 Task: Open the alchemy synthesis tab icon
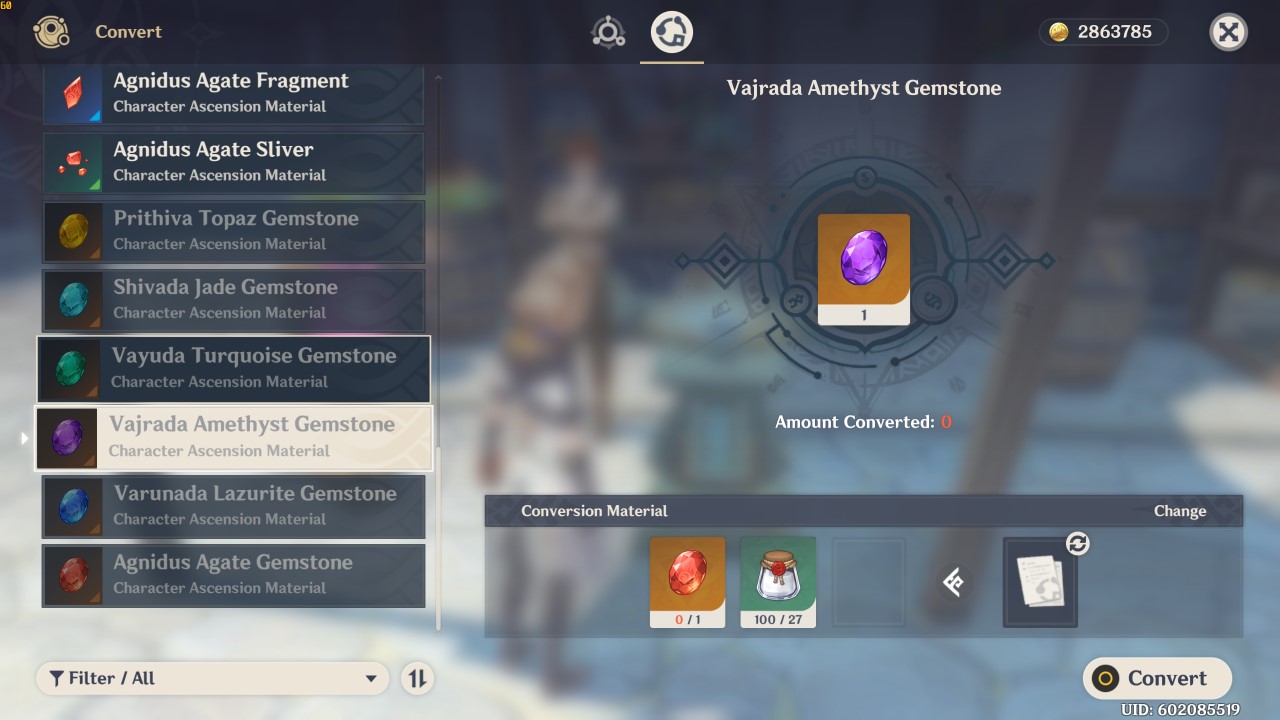[x=608, y=31]
